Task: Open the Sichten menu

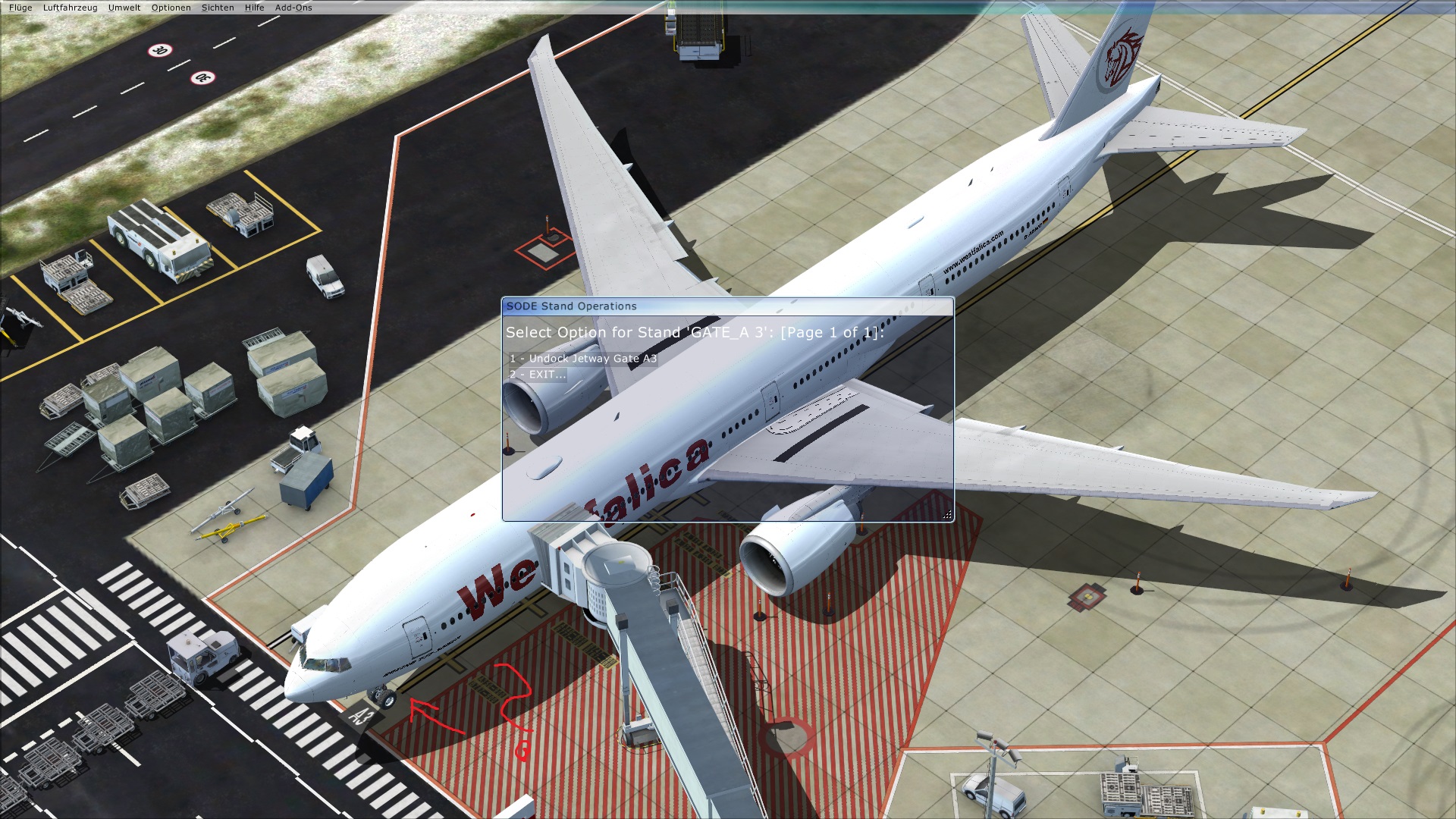Action: point(218,8)
